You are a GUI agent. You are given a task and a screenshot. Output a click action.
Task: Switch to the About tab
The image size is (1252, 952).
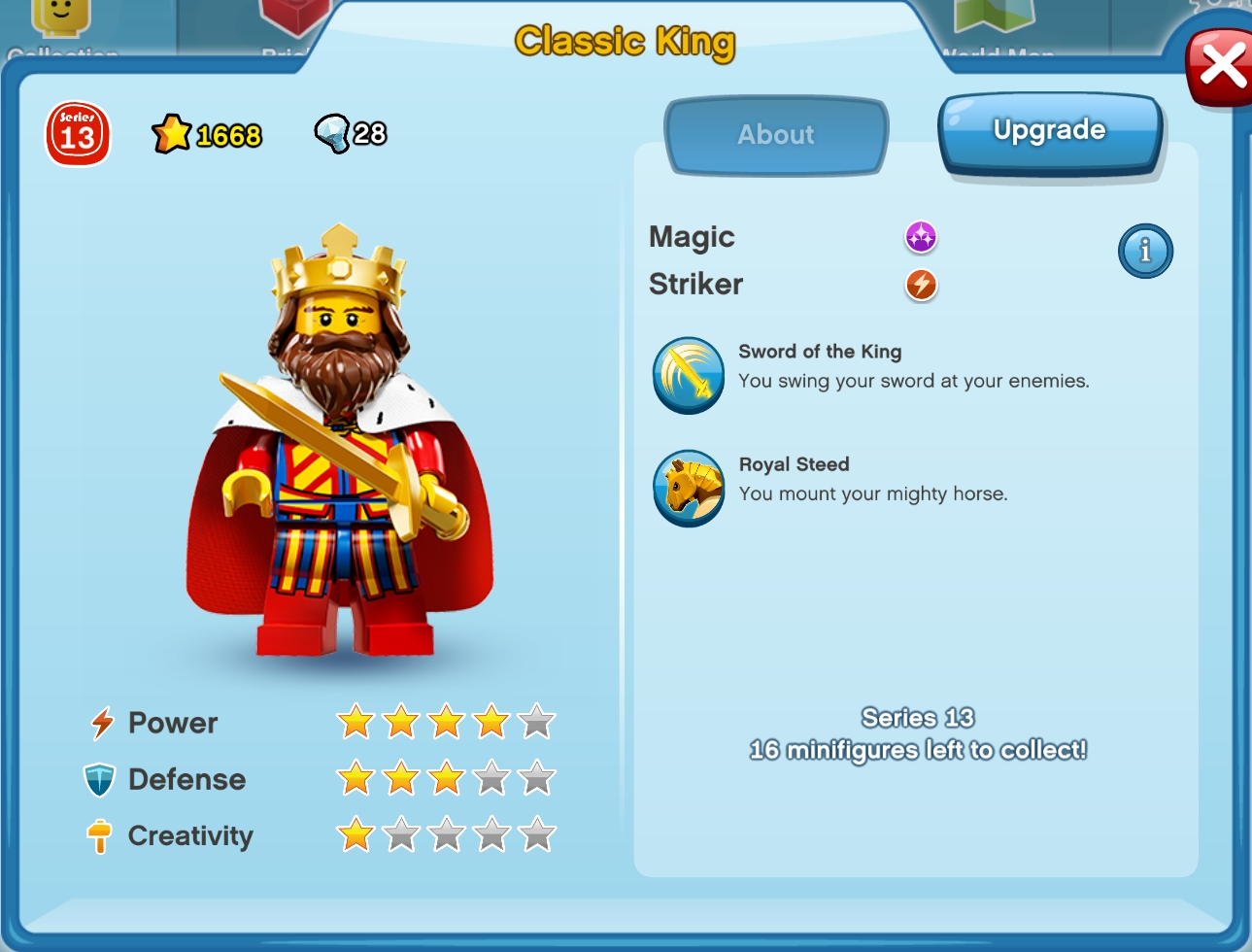click(x=775, y=135)
